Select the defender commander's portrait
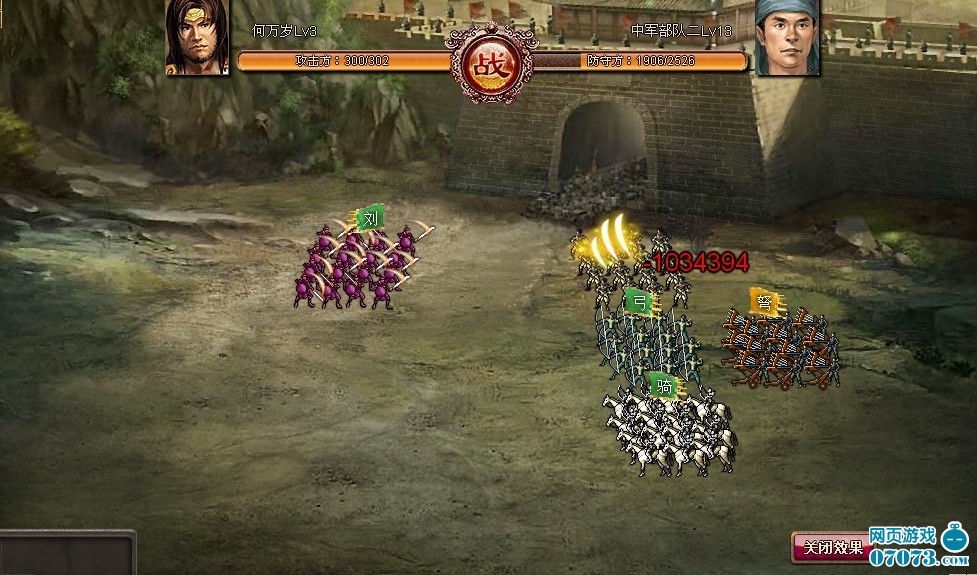The image size is (977, 575). [787, 37]
